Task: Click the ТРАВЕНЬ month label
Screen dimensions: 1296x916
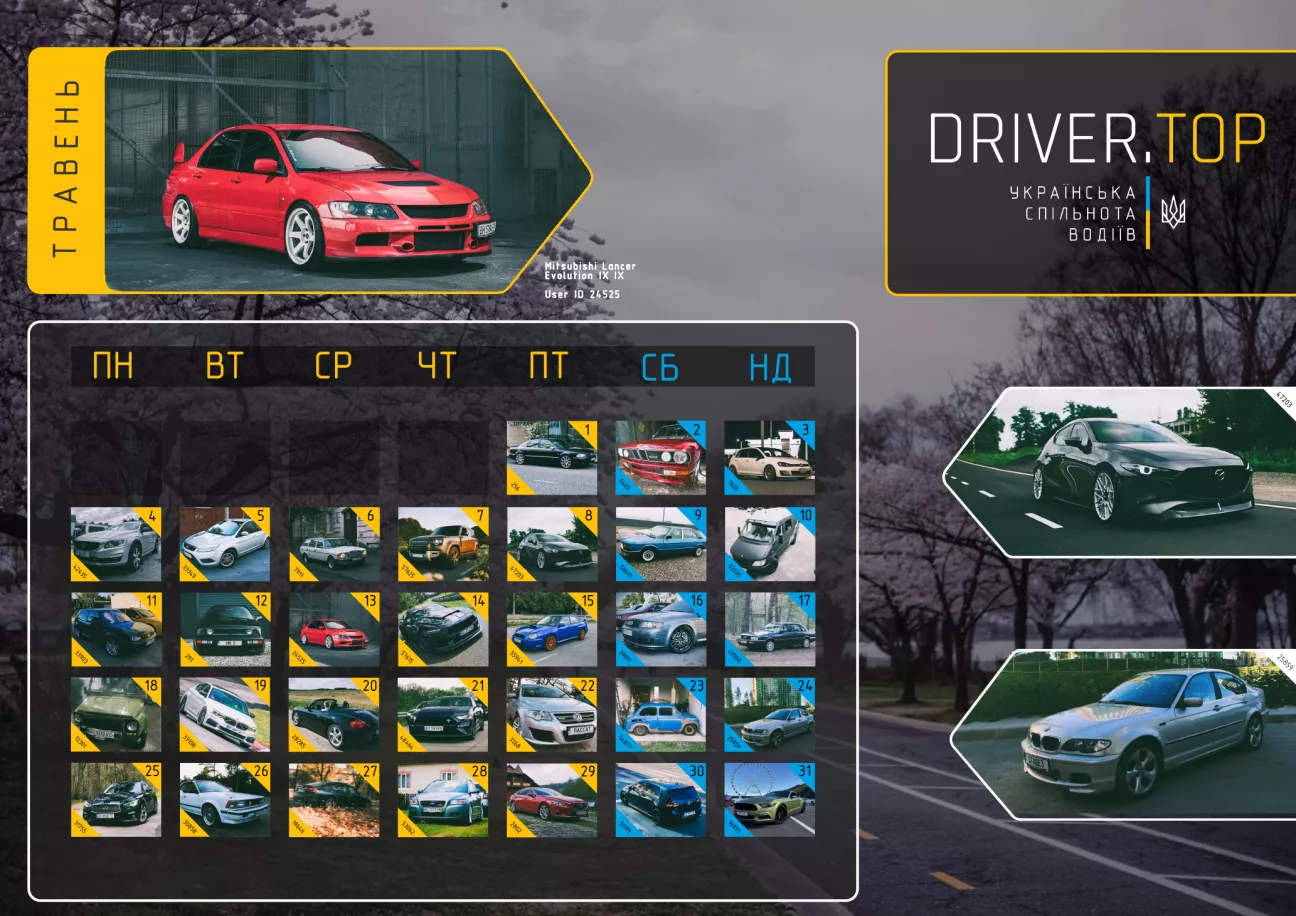Action: coord(65,170)
